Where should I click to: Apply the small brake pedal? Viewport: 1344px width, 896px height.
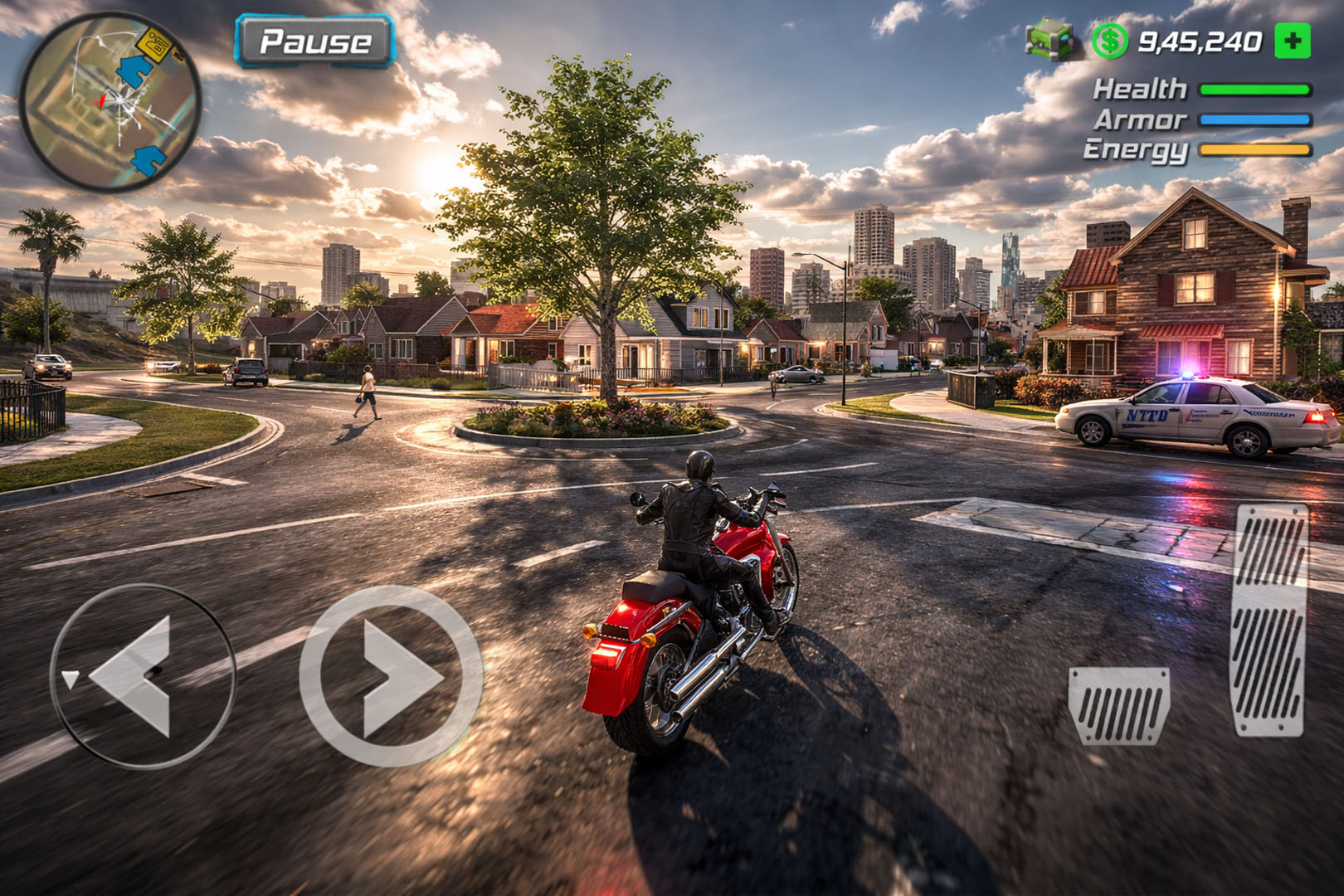point(1119,705)
